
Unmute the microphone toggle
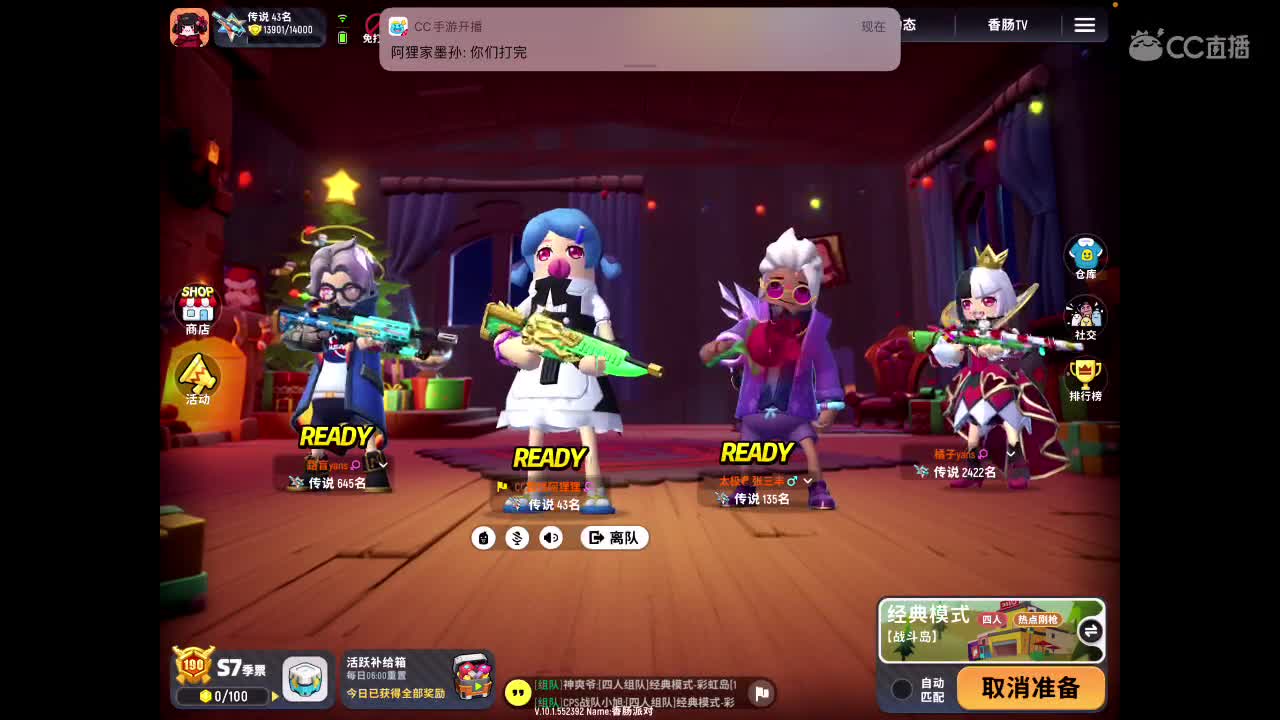click(x=517, y=537)
